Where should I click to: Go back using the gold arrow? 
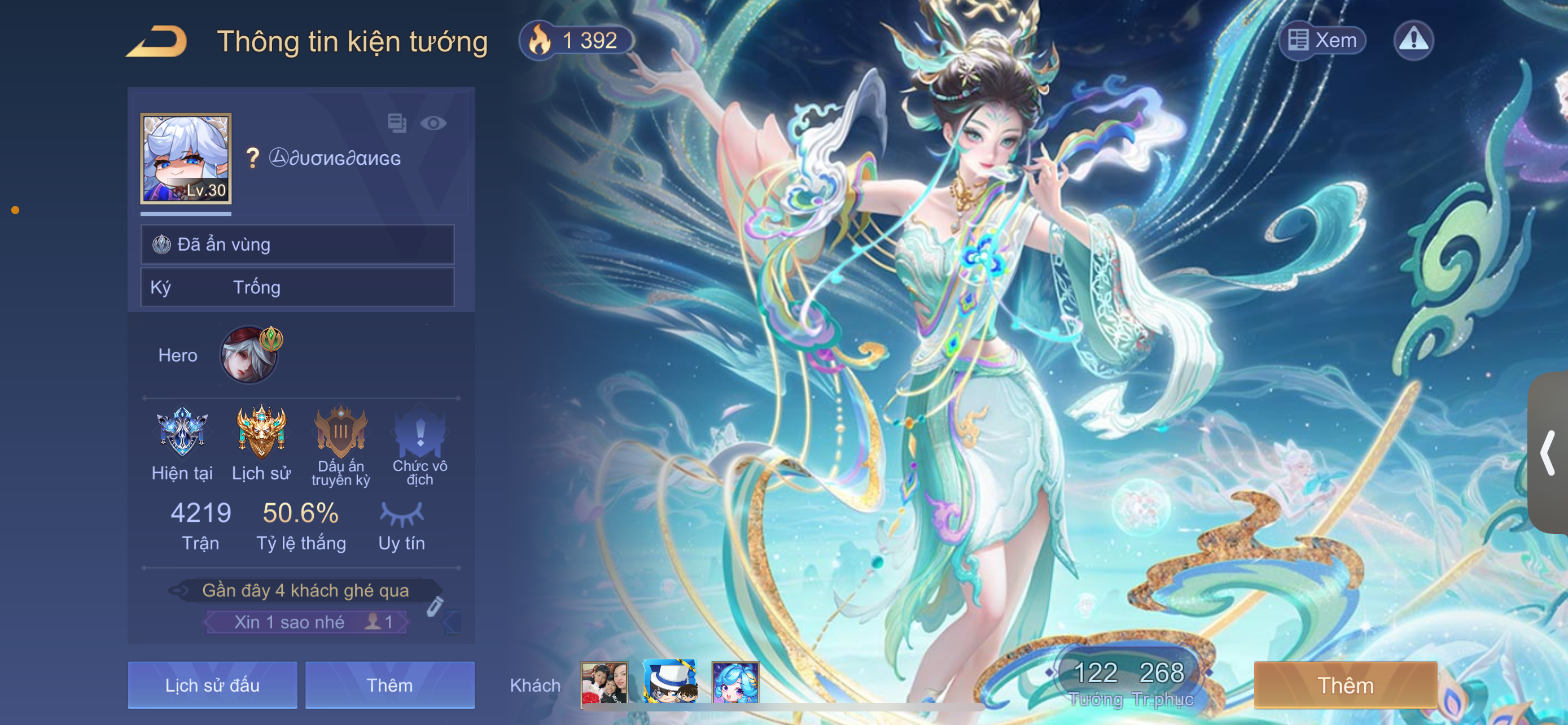pyautogui.click(x=156, y=41)
